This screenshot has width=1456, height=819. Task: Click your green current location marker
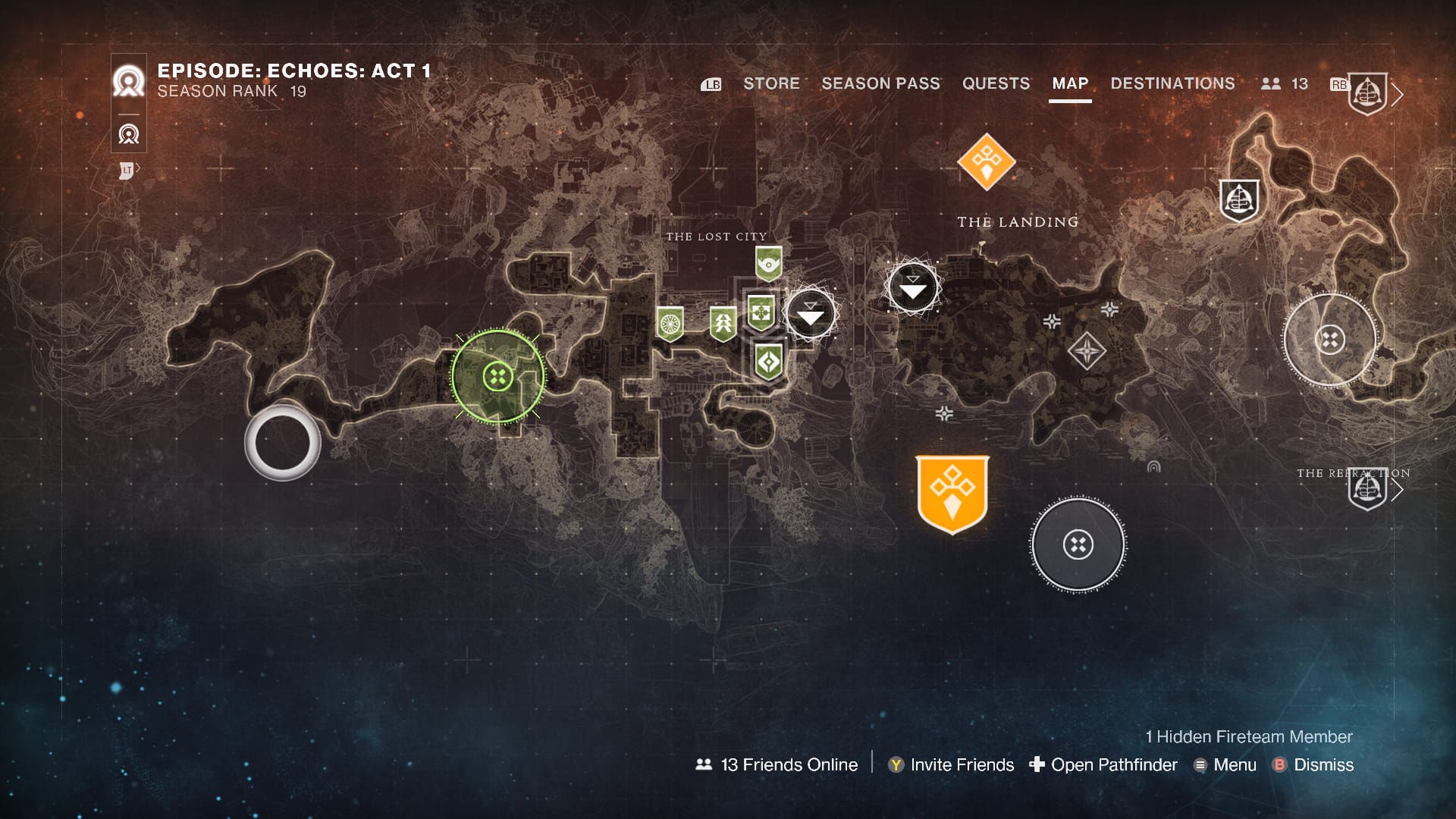click(x=497, y=376)
